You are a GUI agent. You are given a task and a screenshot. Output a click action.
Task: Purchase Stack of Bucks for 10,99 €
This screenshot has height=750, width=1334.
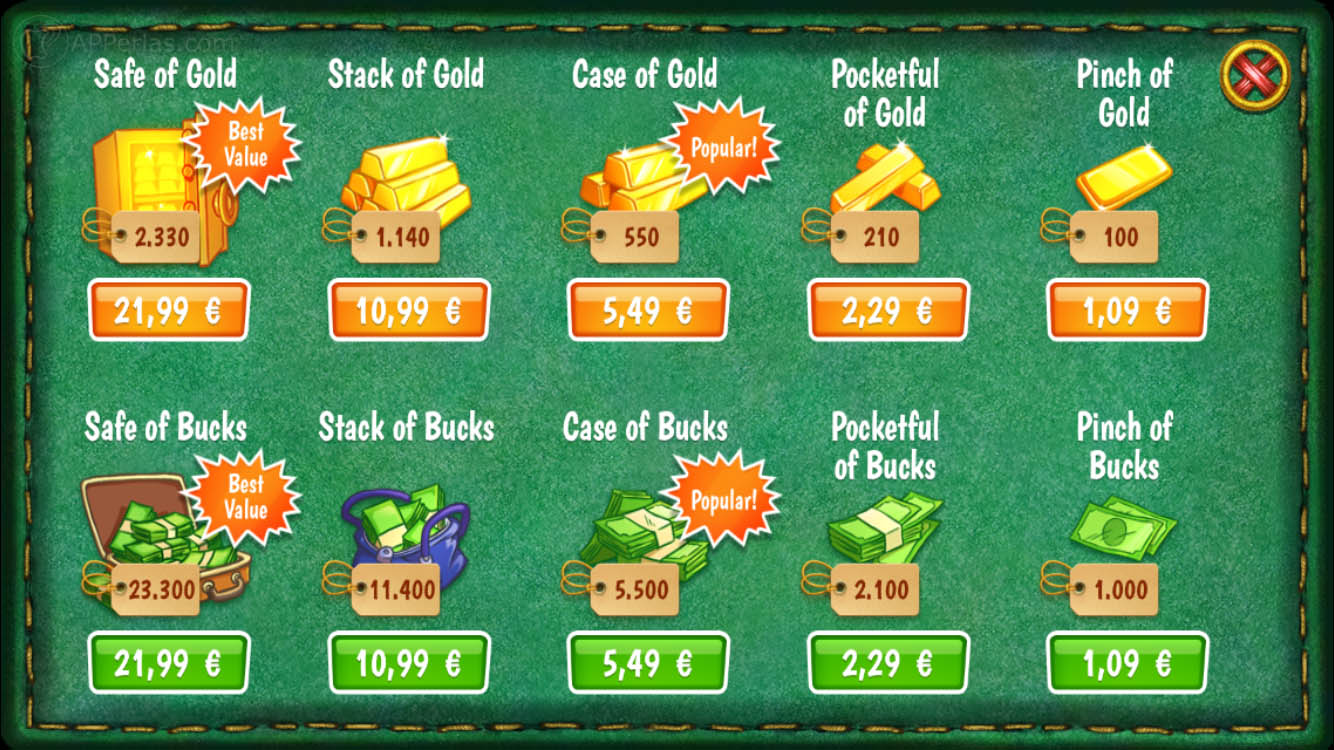408,662
